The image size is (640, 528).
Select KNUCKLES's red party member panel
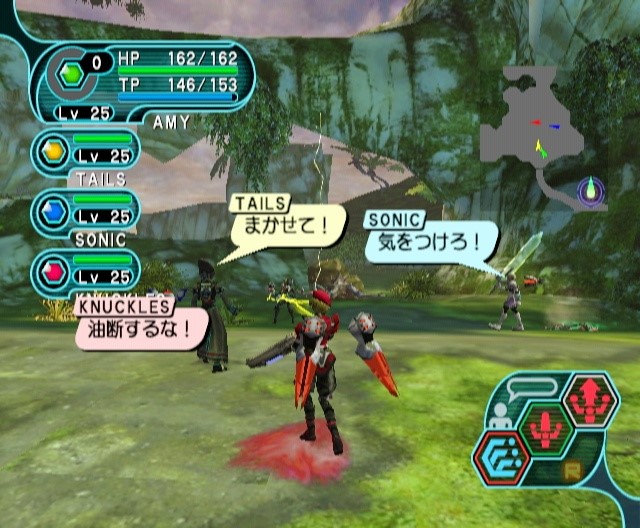tap(84, 270)
